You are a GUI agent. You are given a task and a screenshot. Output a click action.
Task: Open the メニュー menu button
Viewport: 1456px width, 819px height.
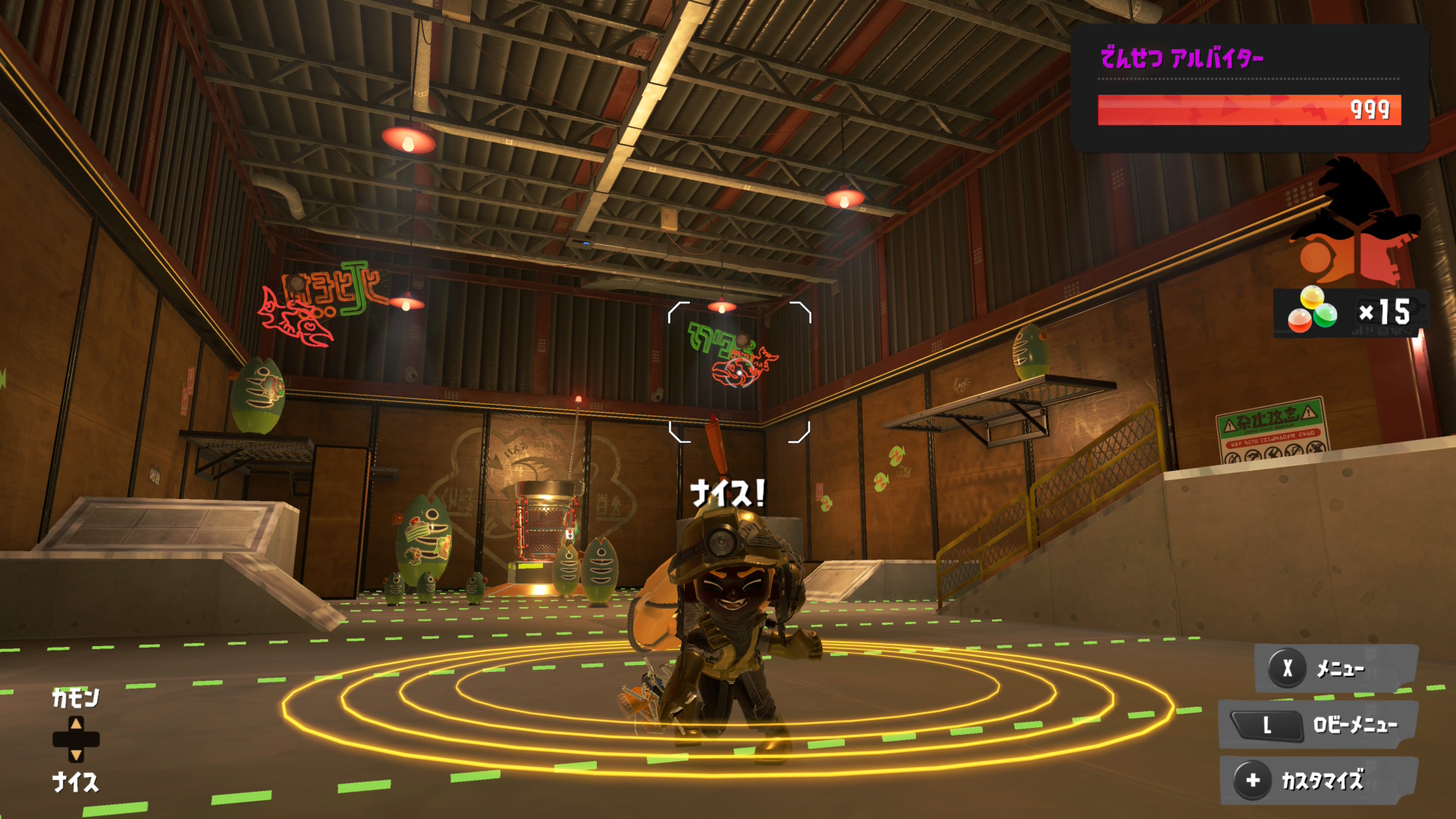pos(1336,668)
